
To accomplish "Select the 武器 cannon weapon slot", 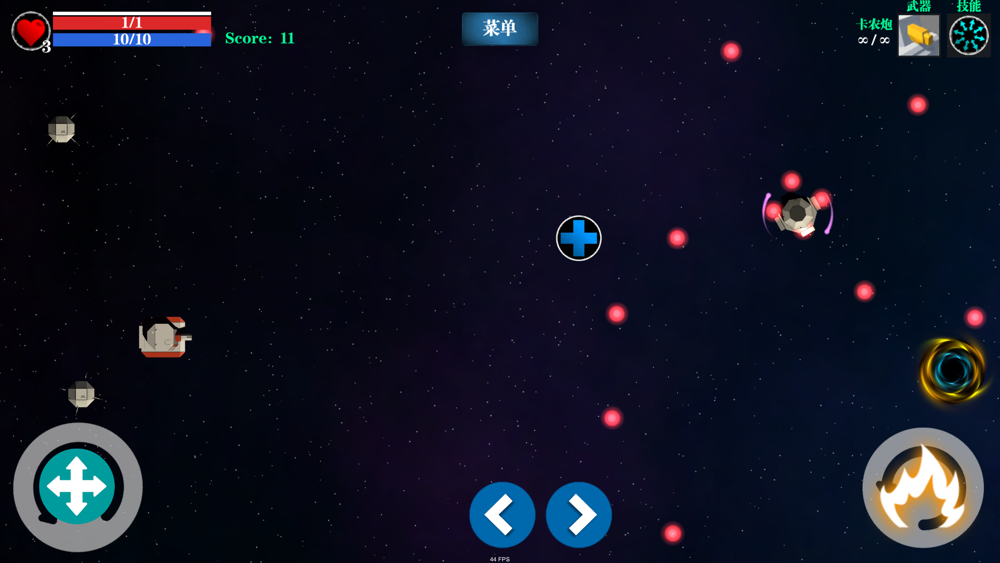I will 918,36.
